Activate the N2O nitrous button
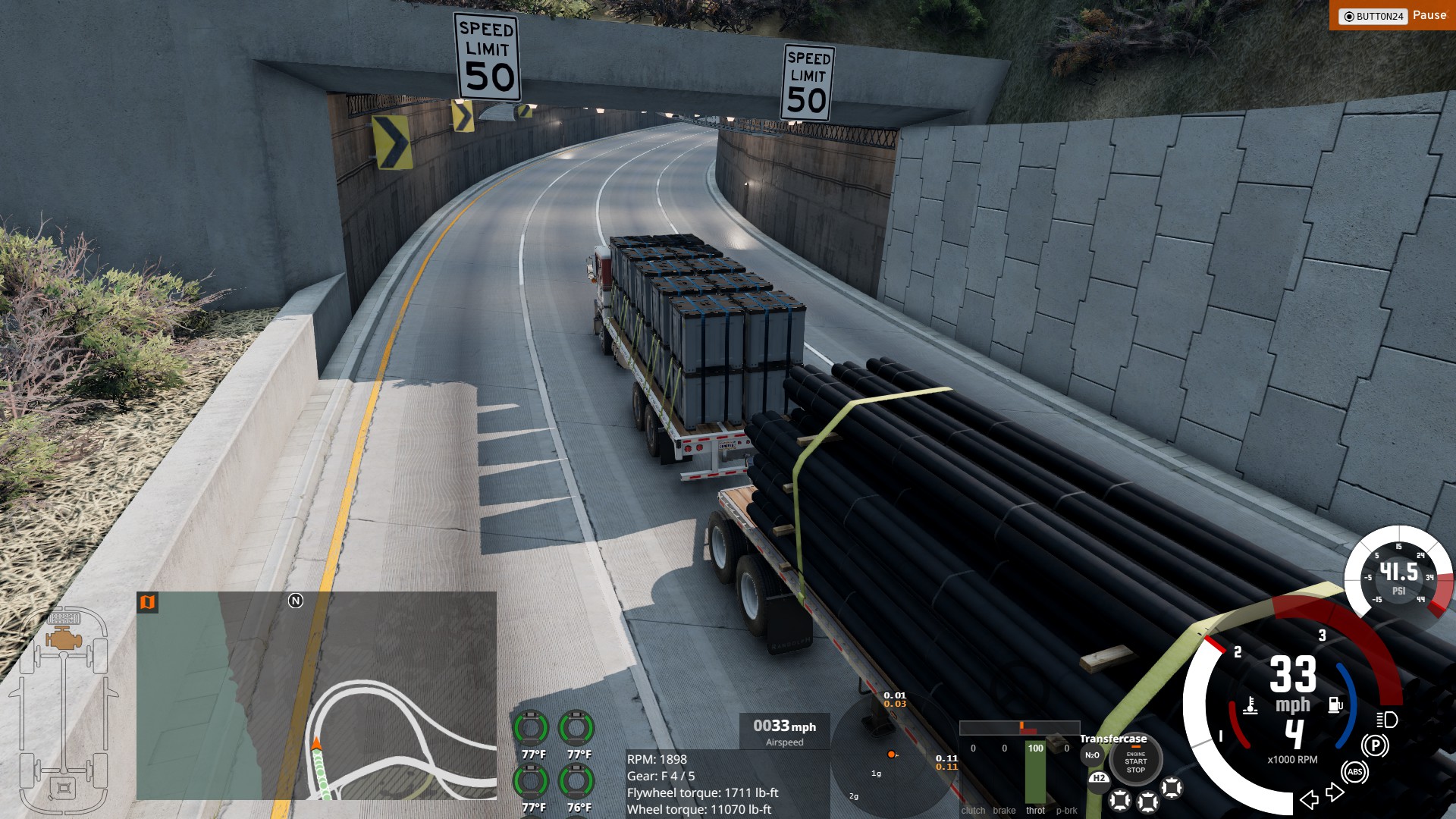This screenshot has width=1456, height=819. point(1092,755)
